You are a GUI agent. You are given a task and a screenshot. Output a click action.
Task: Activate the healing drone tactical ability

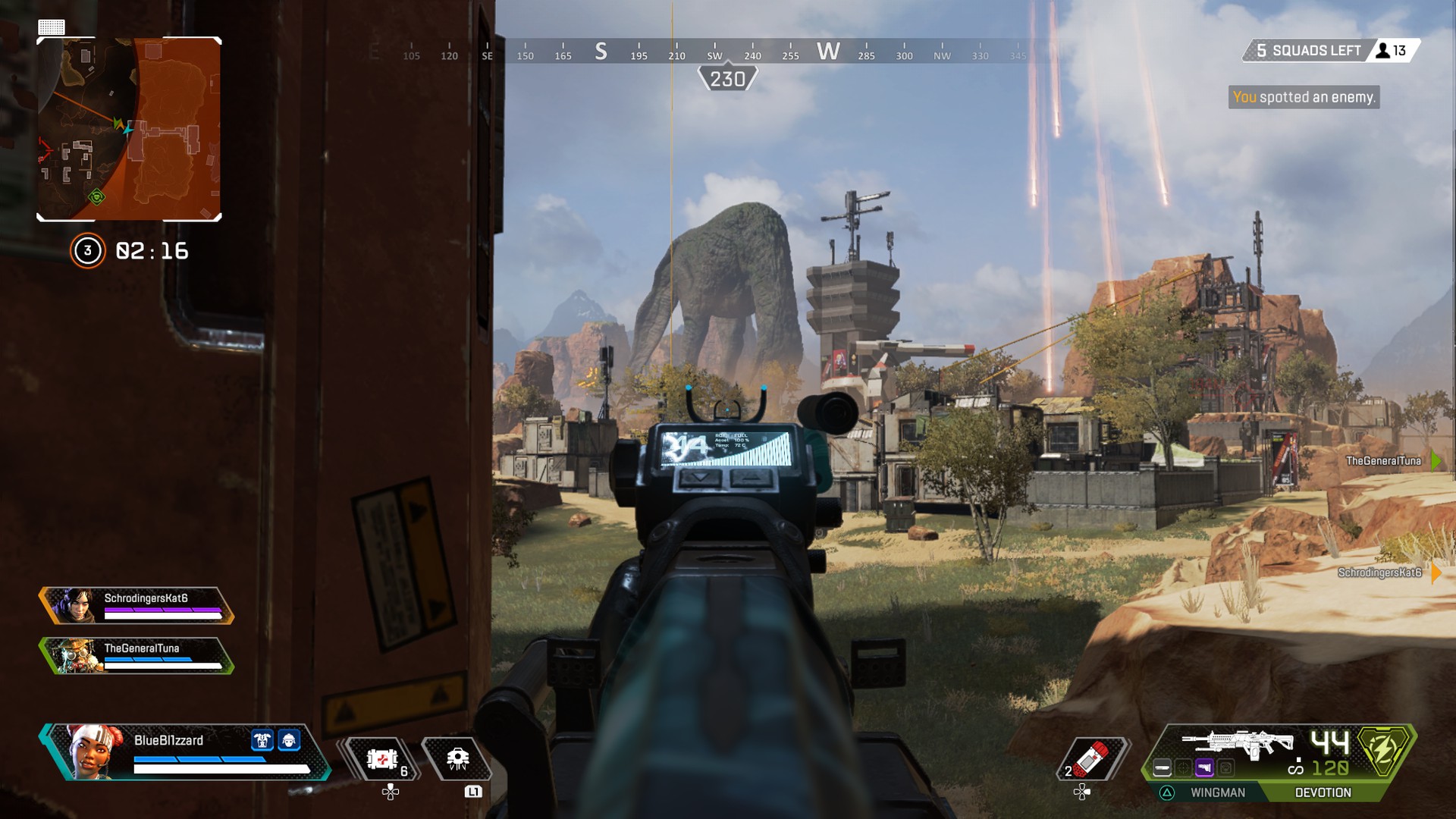pyautogui.click(x=457, y=758)
